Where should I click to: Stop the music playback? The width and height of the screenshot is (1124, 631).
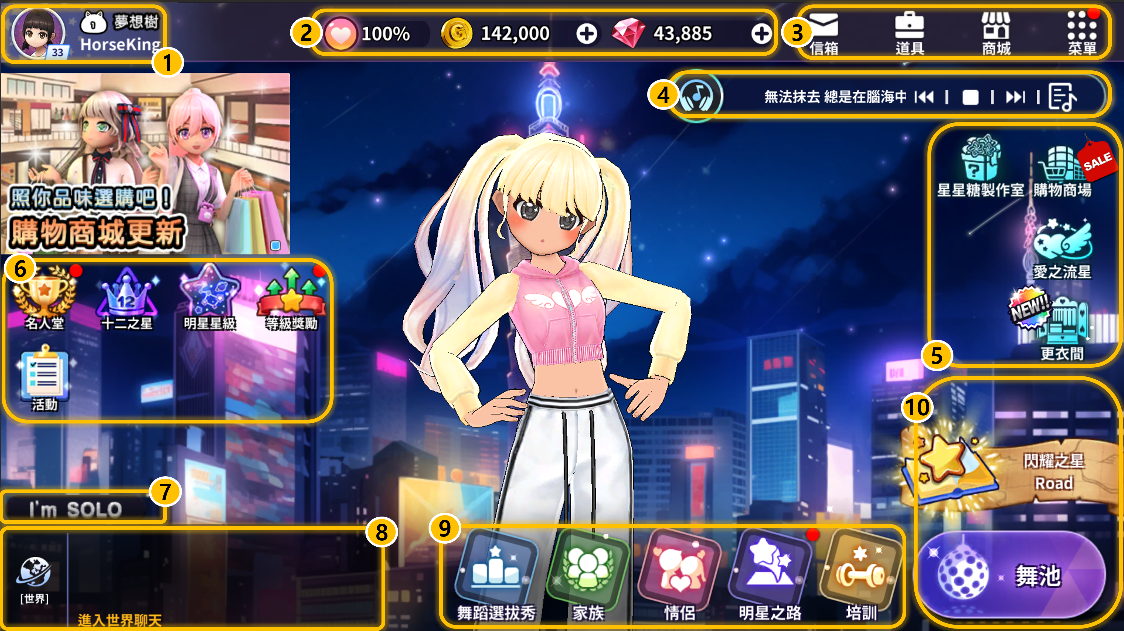tap(969, 97)
